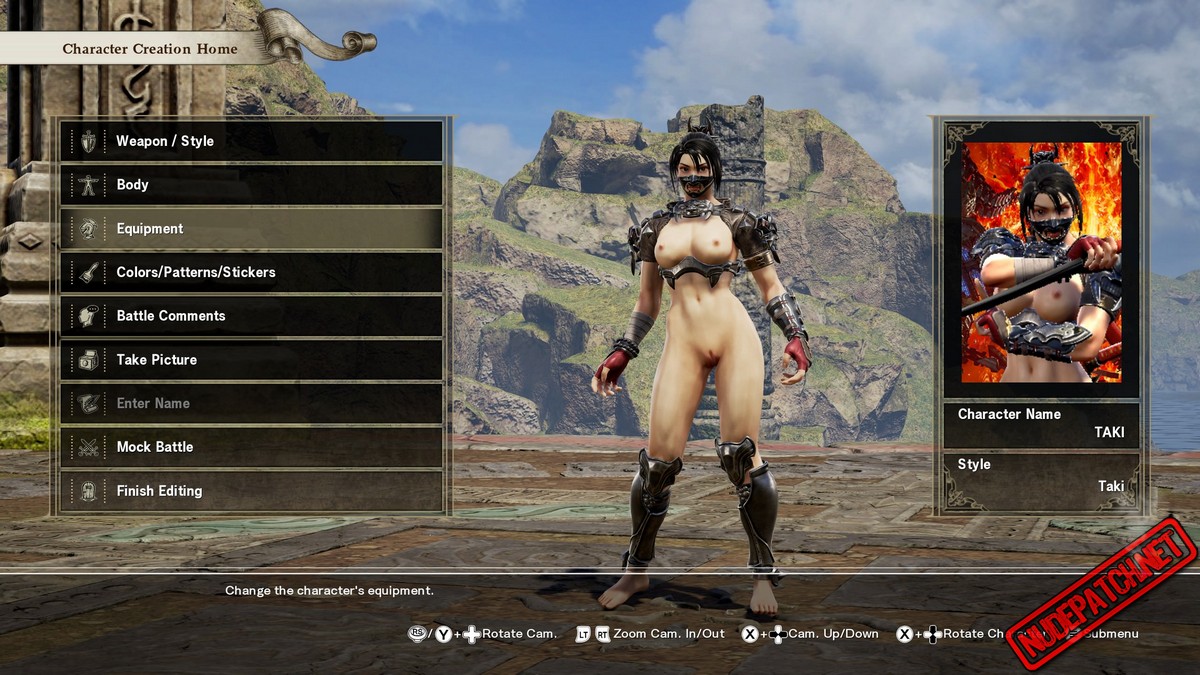Image resolution: width=1200 pixels, height=675 pixels.
Task: Select the Body menu entry
Action: point(250,185)
